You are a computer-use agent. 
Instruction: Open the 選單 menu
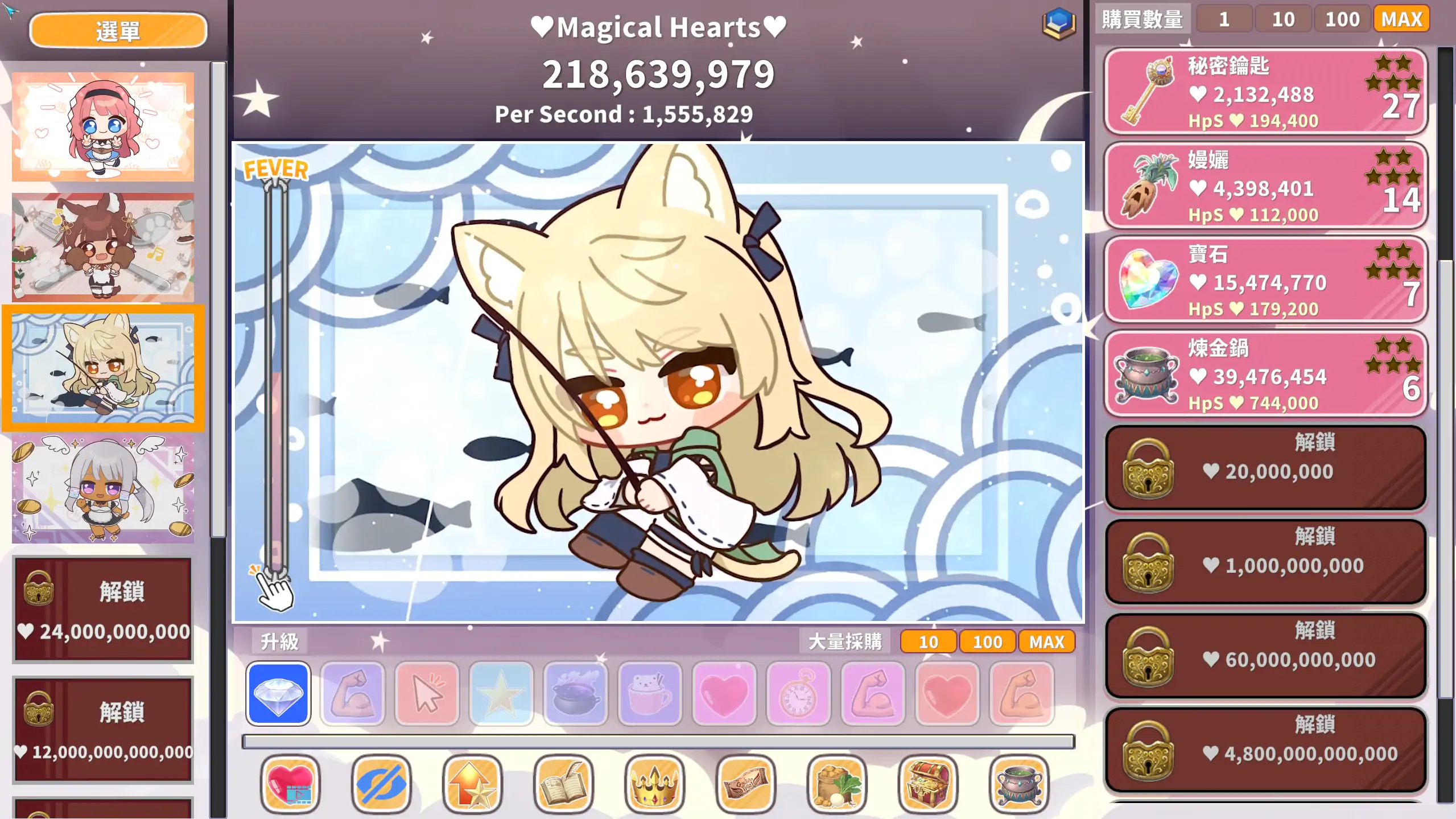(118, 30)
